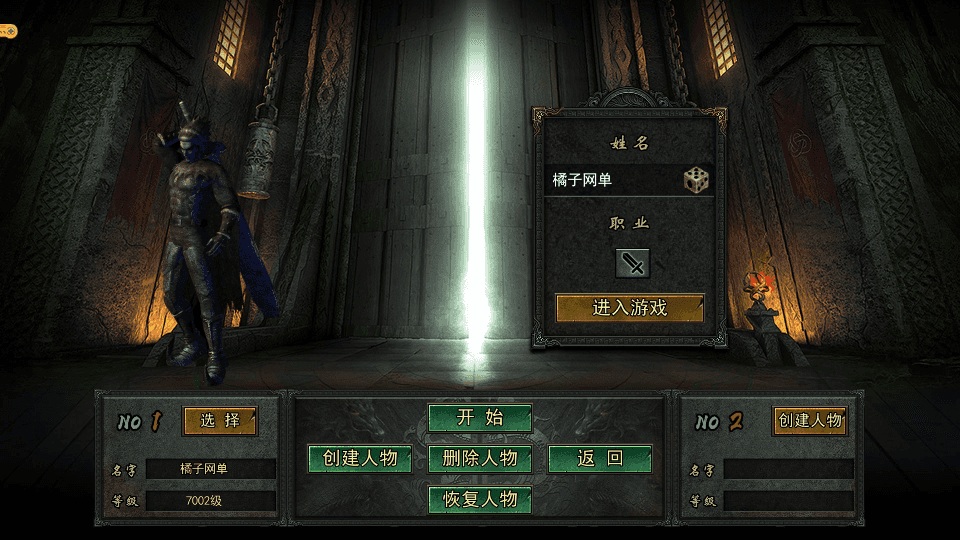The width and height of the screenshot is (960, 540).
Task: Select the 创建人物 button in the center panel
Action: [x=360, y=459]
